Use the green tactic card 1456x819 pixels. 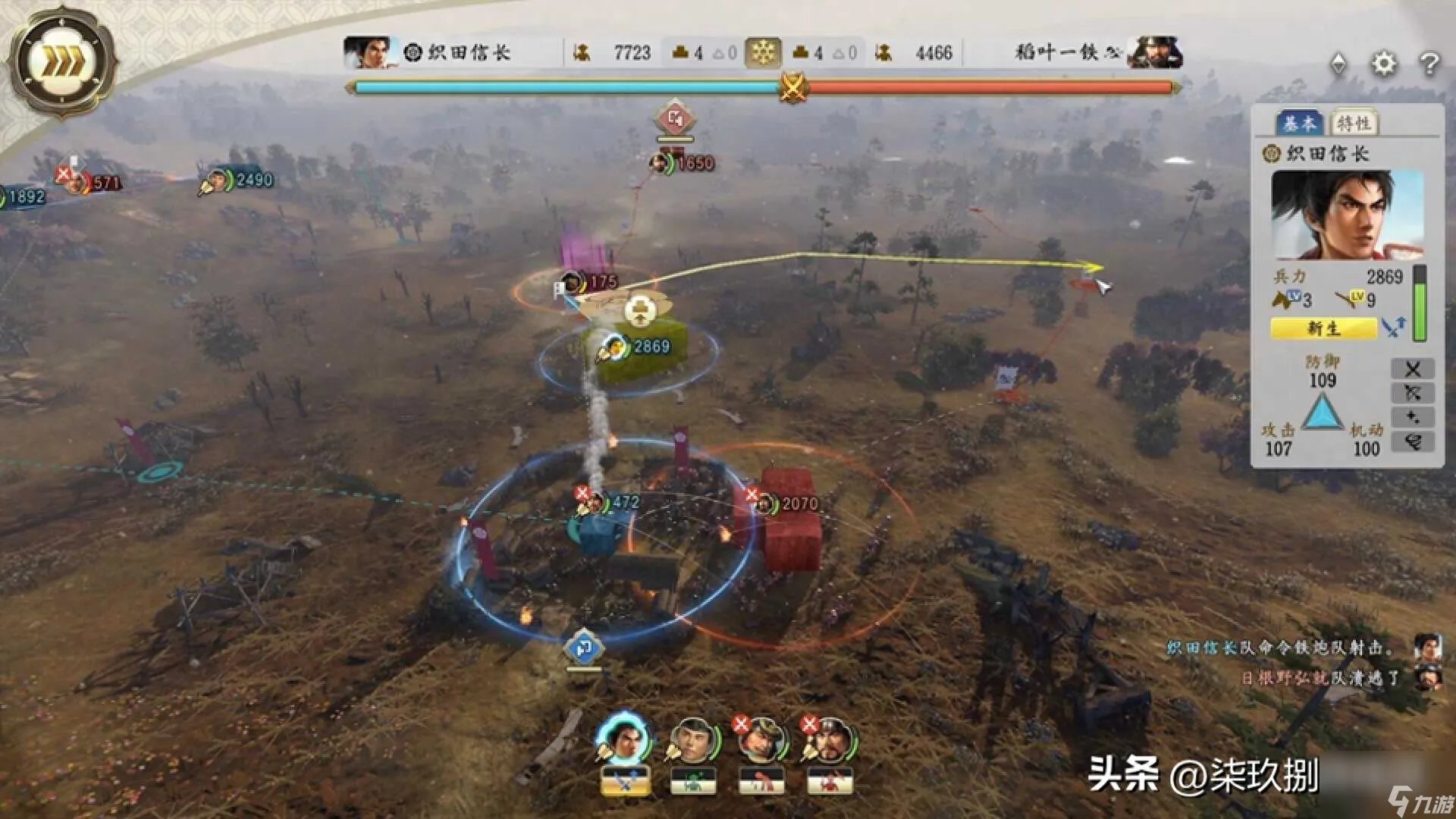[x=693, y=781]
